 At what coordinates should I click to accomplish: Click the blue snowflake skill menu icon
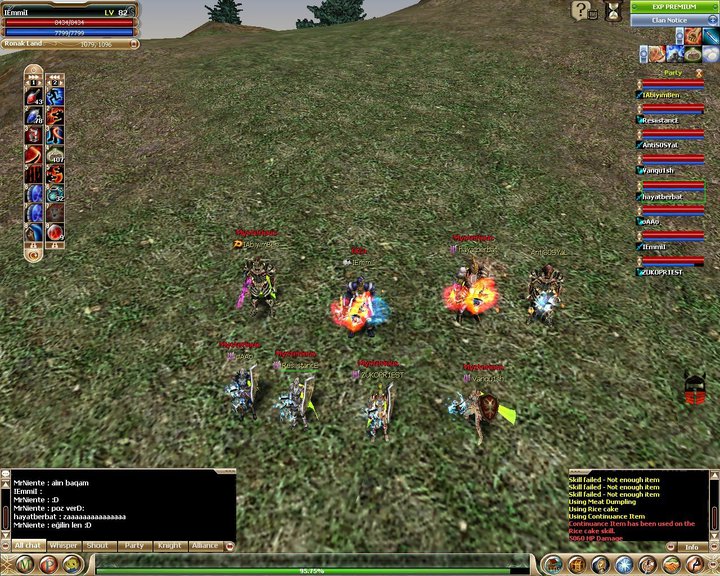coord(622,565)
